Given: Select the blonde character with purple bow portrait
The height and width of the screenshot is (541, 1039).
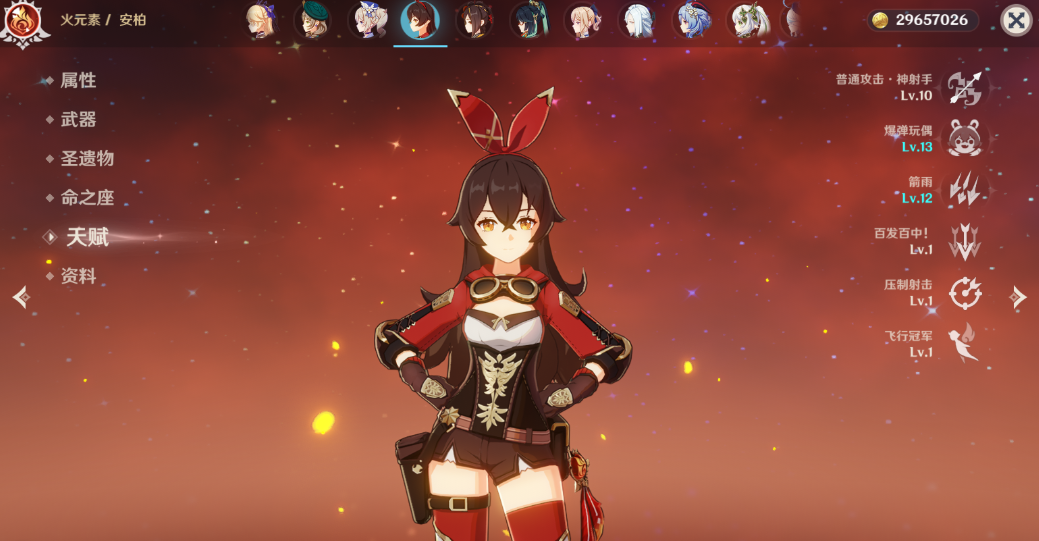Looking at the screenshot, I should (261, 20).
